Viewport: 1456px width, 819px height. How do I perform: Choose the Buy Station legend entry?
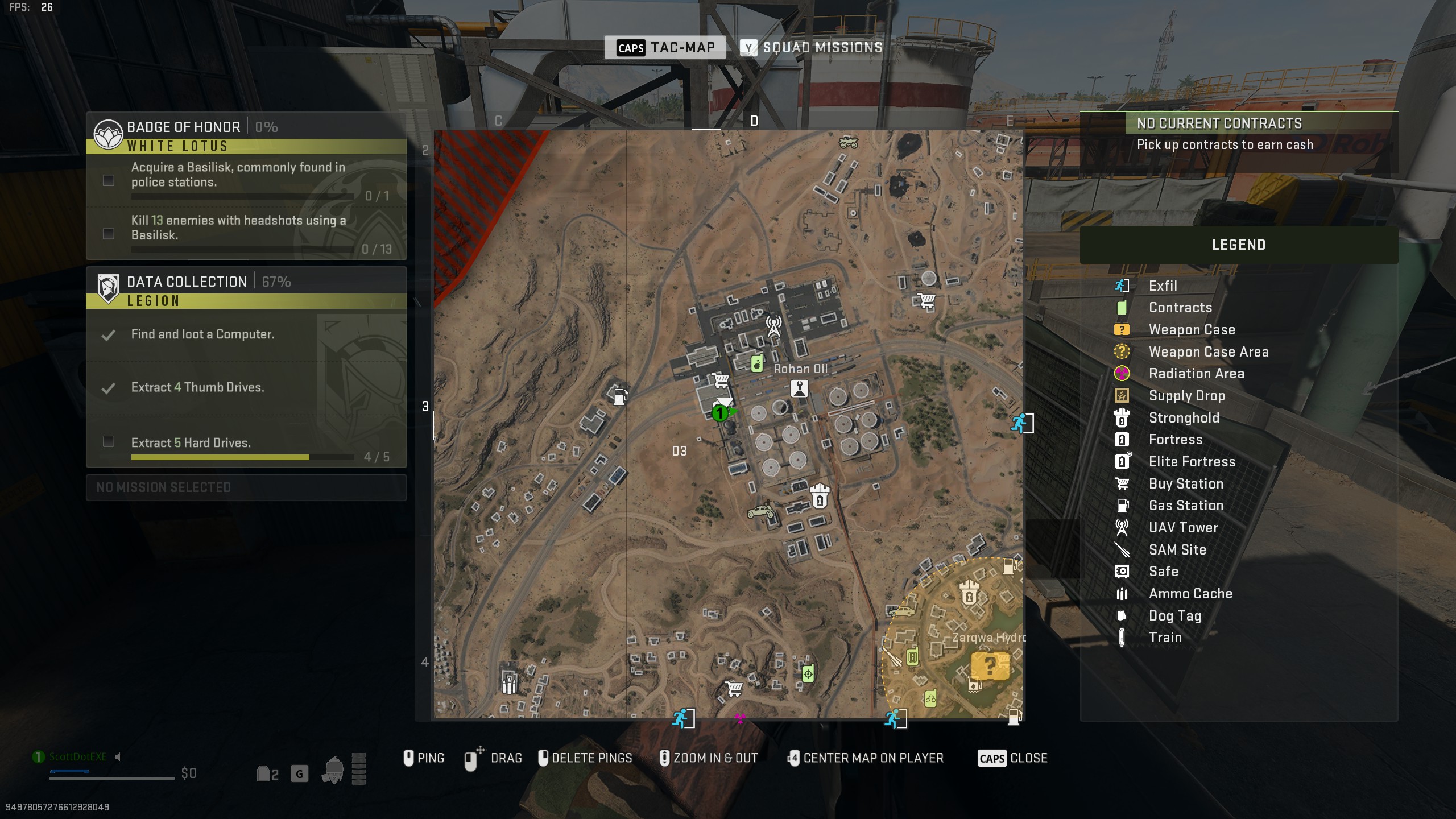[x=1185, y=484]
